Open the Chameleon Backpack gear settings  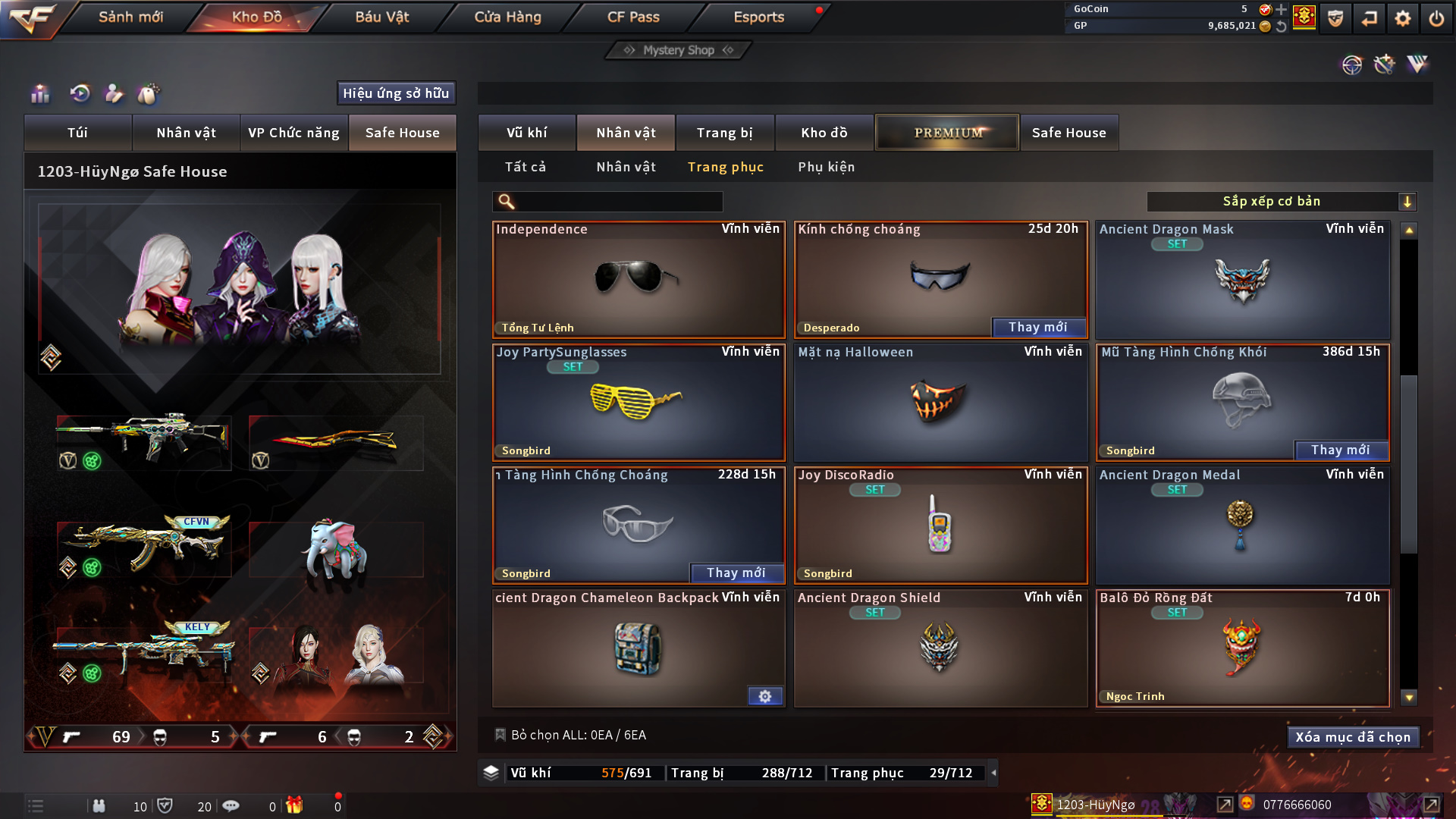tap(764, 696)
